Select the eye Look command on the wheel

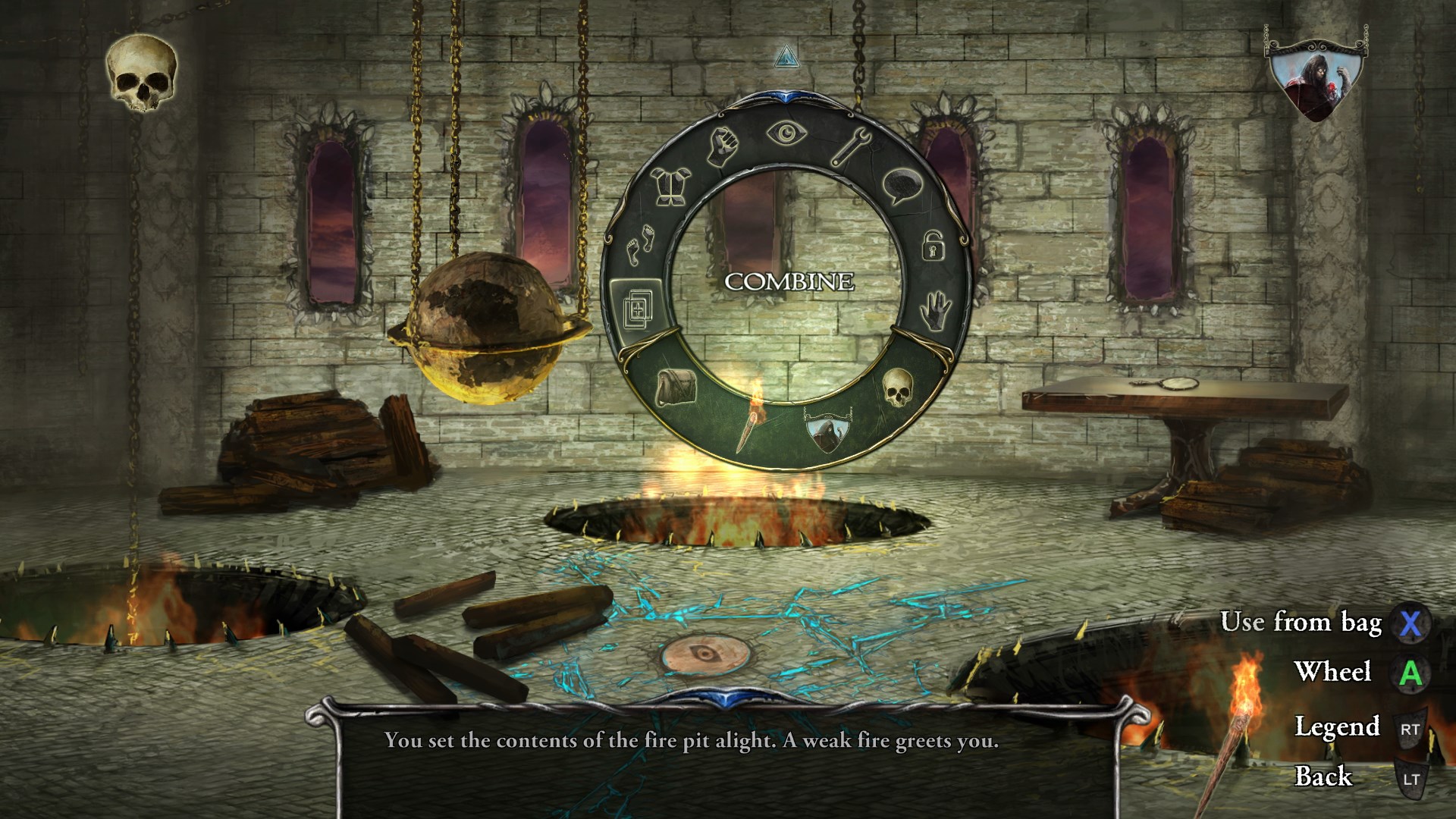pyautogui.click(x=787, y=134)
